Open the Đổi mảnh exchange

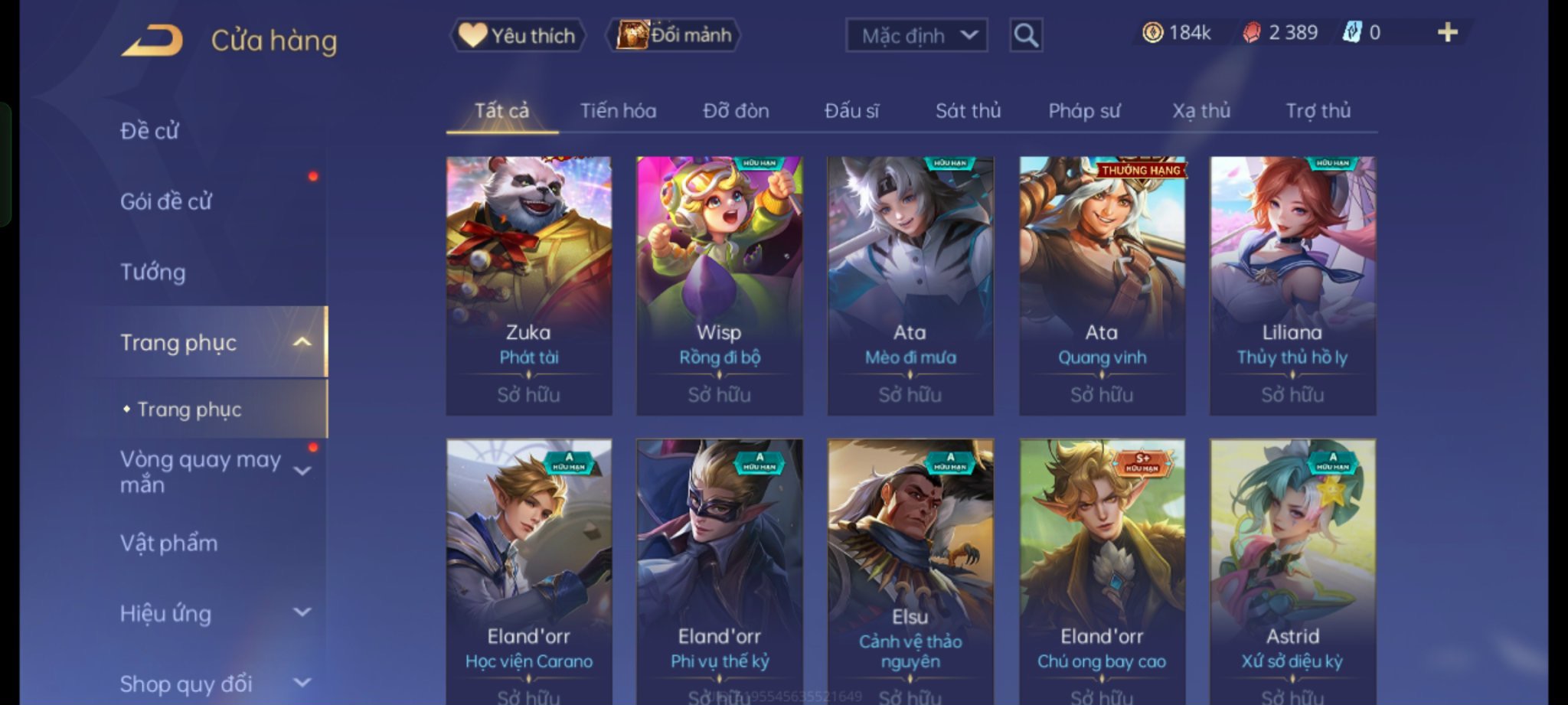coord(674,35)
